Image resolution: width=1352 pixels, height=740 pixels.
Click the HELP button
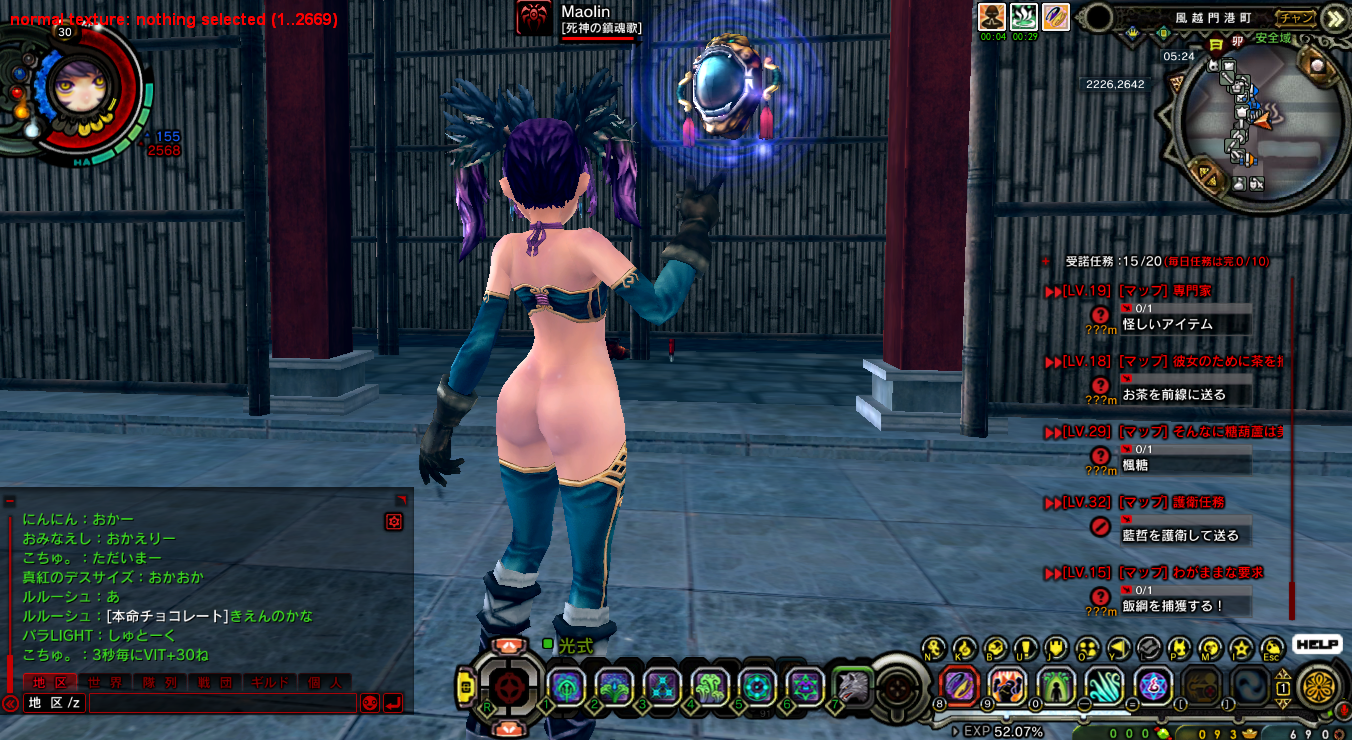coord(1316,645)
